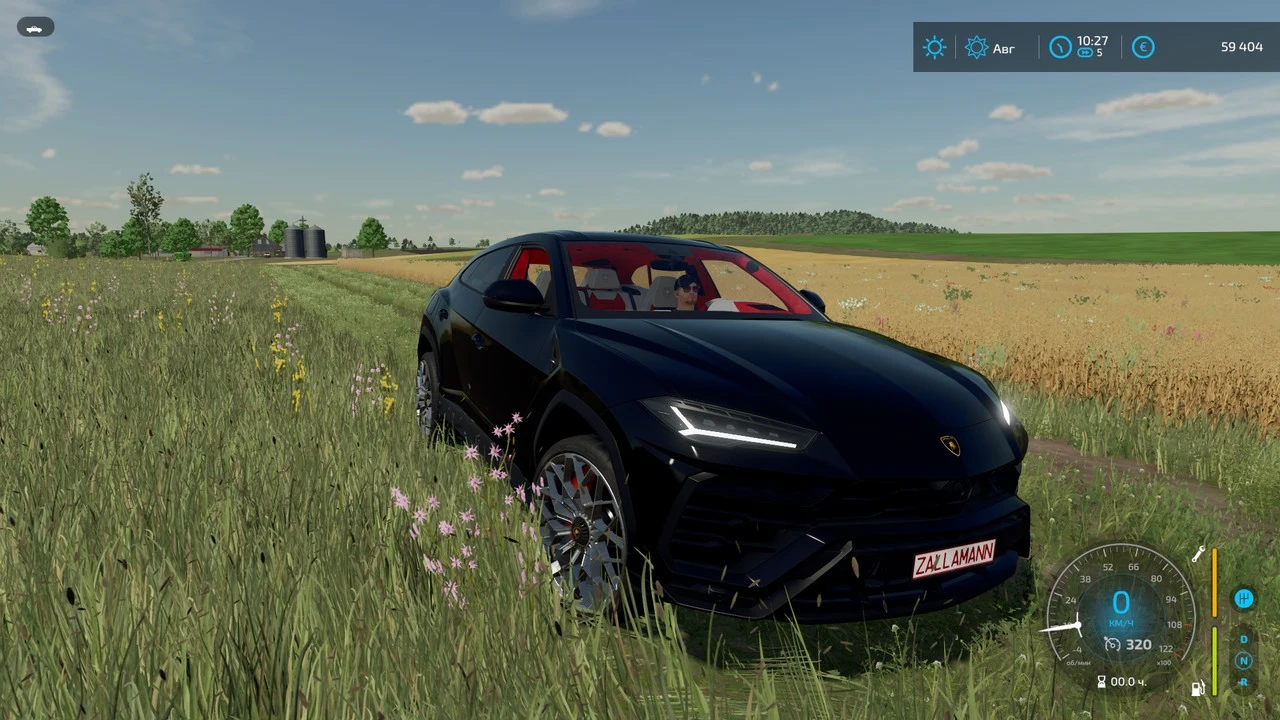Activate the R reverse gear indicator
This screenshot has width=1280, height=720.
point(1243,682)
